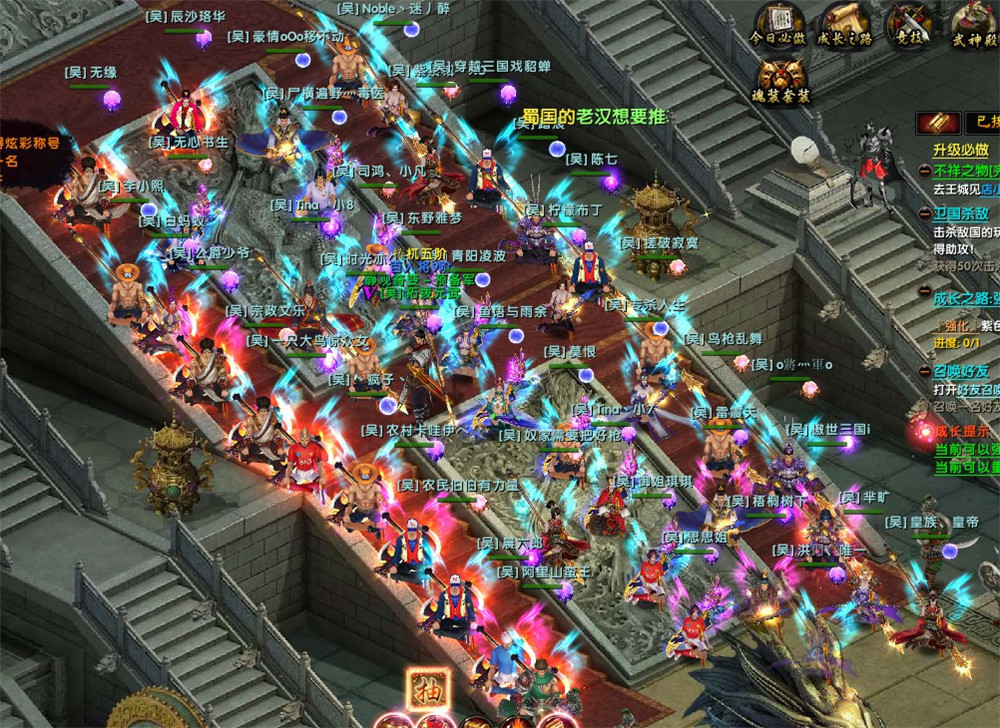Open the 卫国杀敌 quest entry
Viewport: 1000px width, 728px height.
(x=961, y=213)
